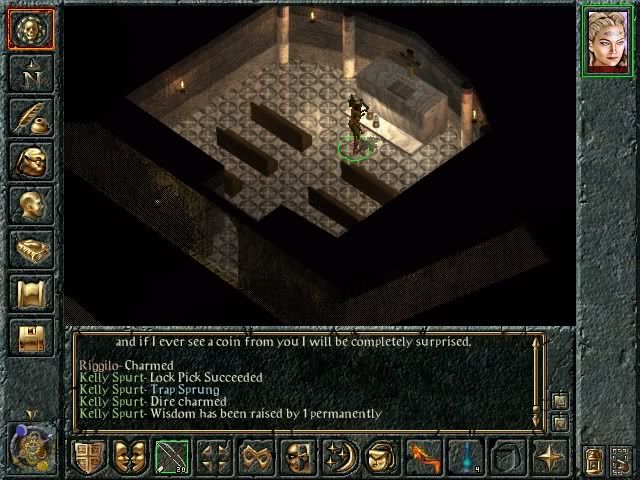This screenshot has width=640, height=480.
Task: Activate the shield guard action button
Action: tap(88, 458)
